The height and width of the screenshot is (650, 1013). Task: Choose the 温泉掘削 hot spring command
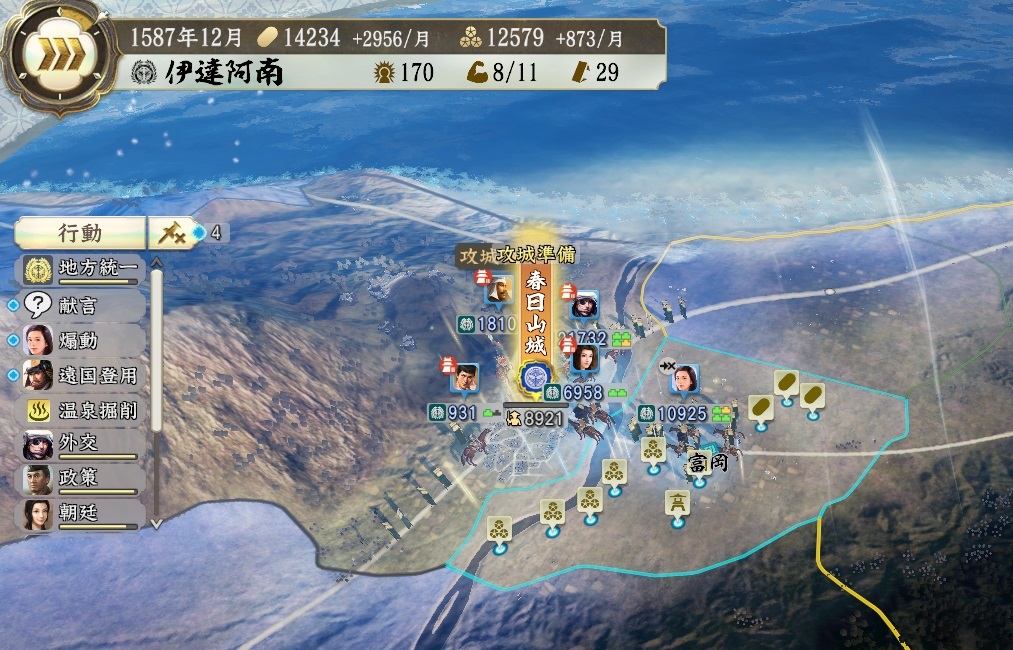click(83, 411)
